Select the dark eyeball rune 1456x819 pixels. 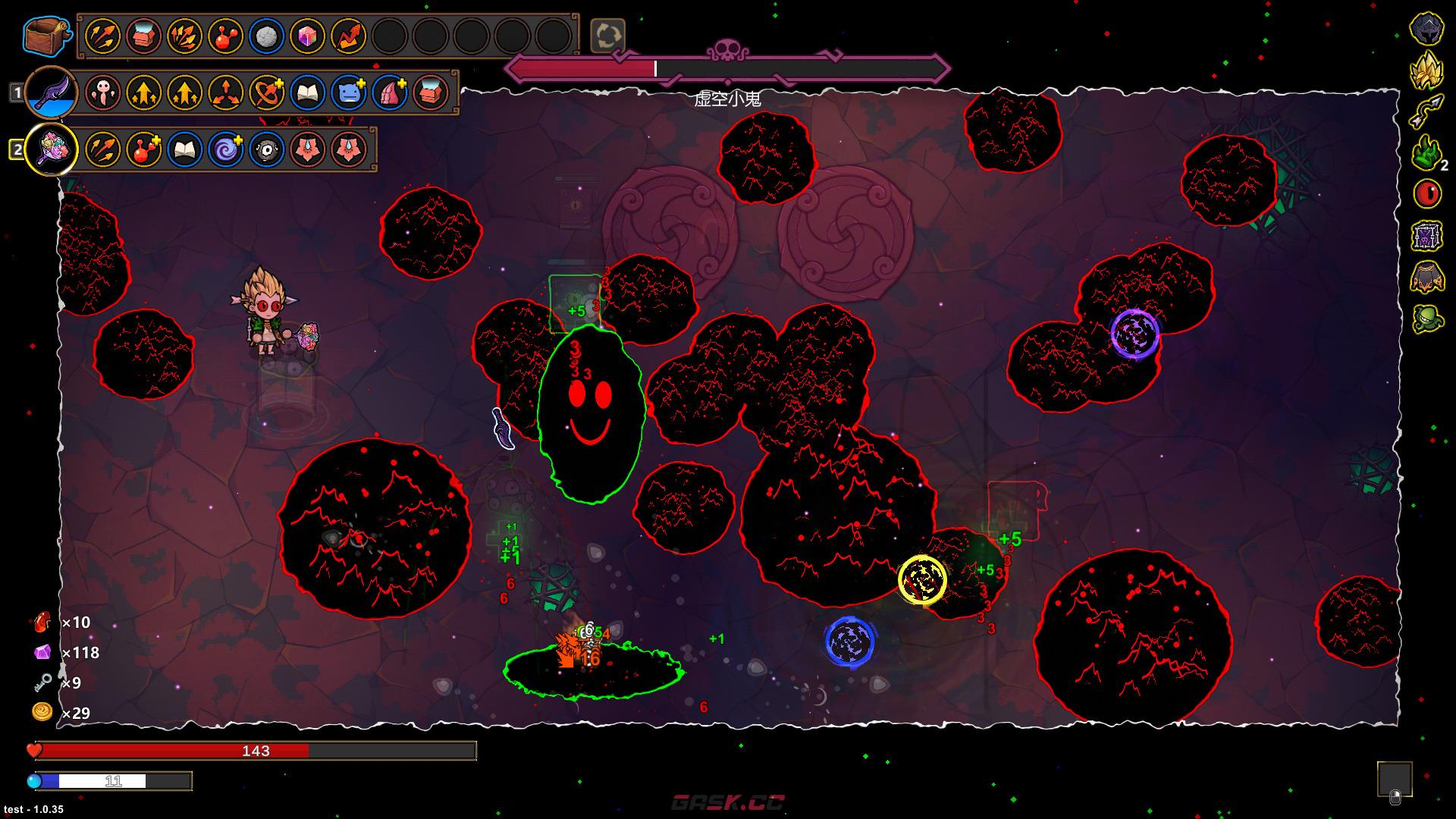point(266,149)
